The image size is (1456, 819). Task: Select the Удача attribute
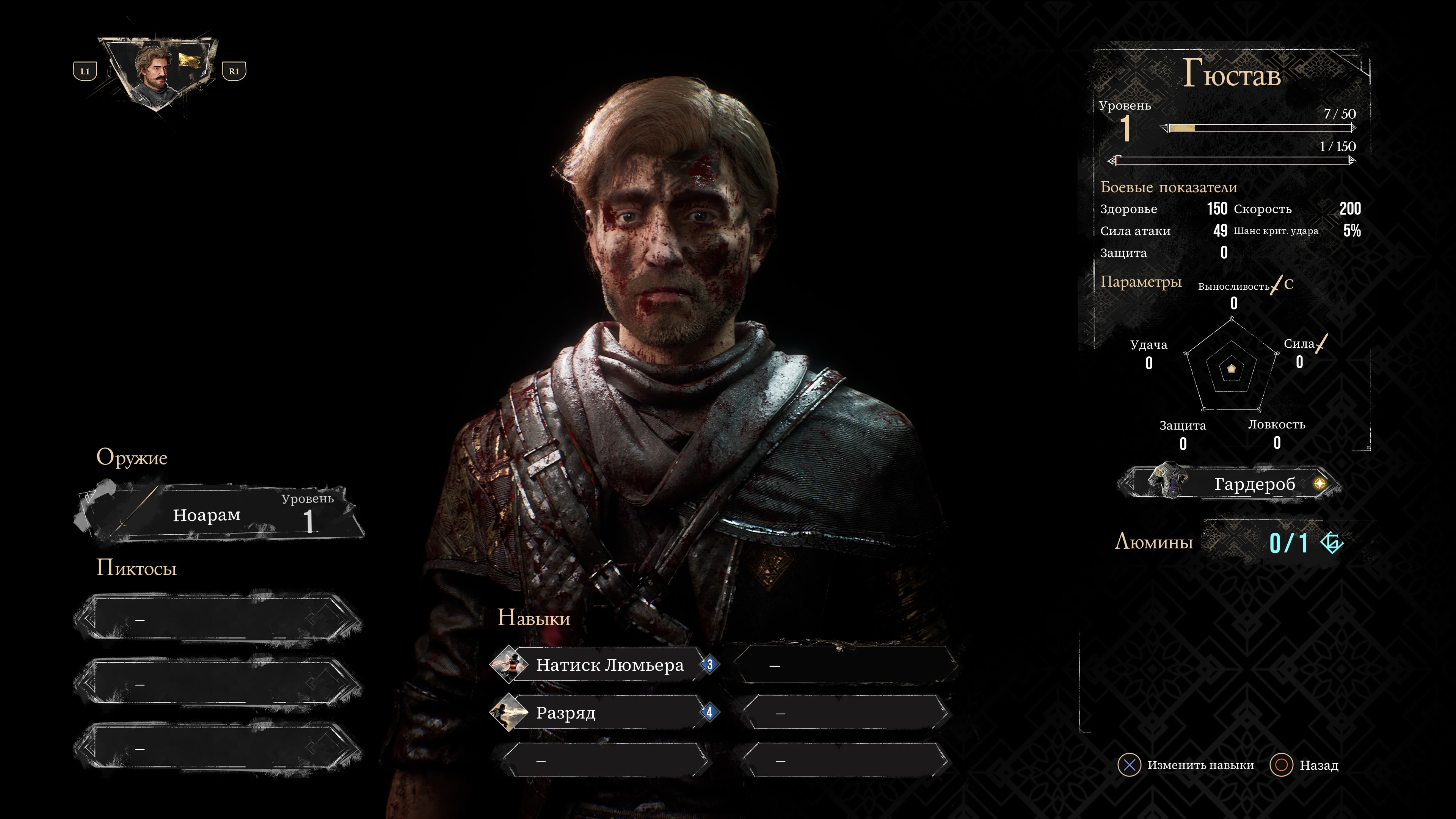[1148, 353]
